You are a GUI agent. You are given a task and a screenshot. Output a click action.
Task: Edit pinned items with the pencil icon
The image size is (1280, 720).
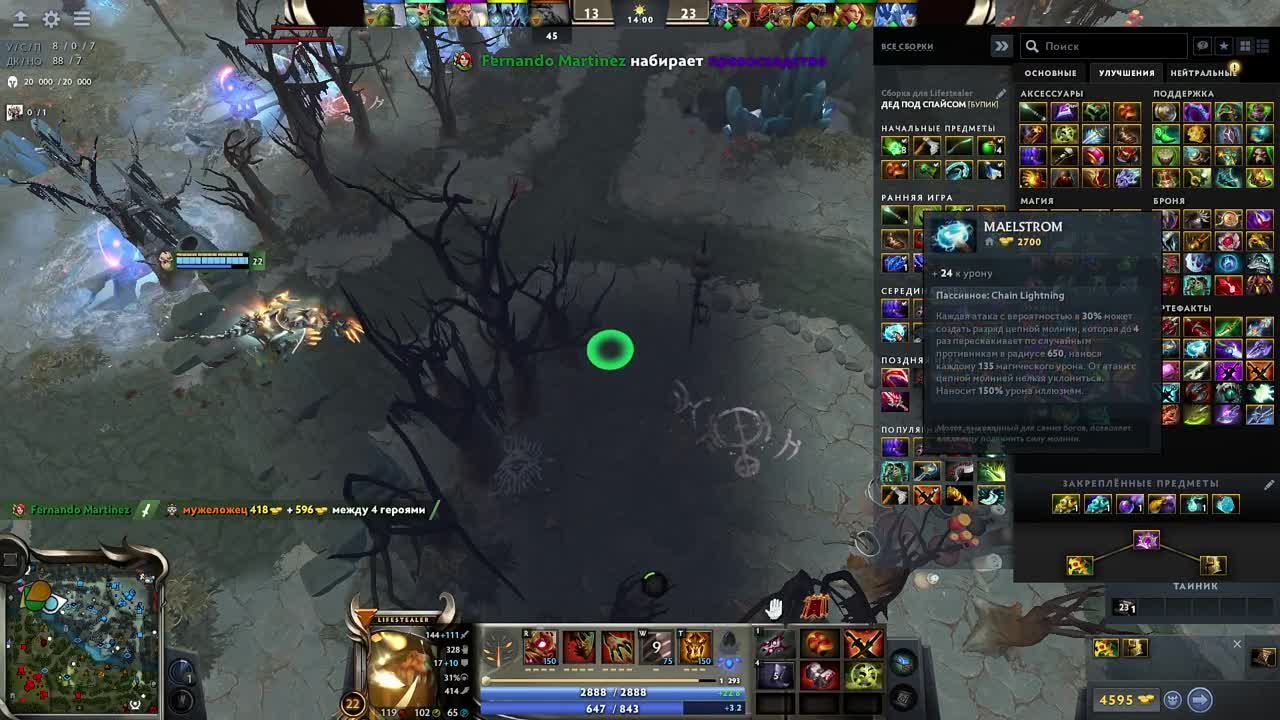[1269, 484]
